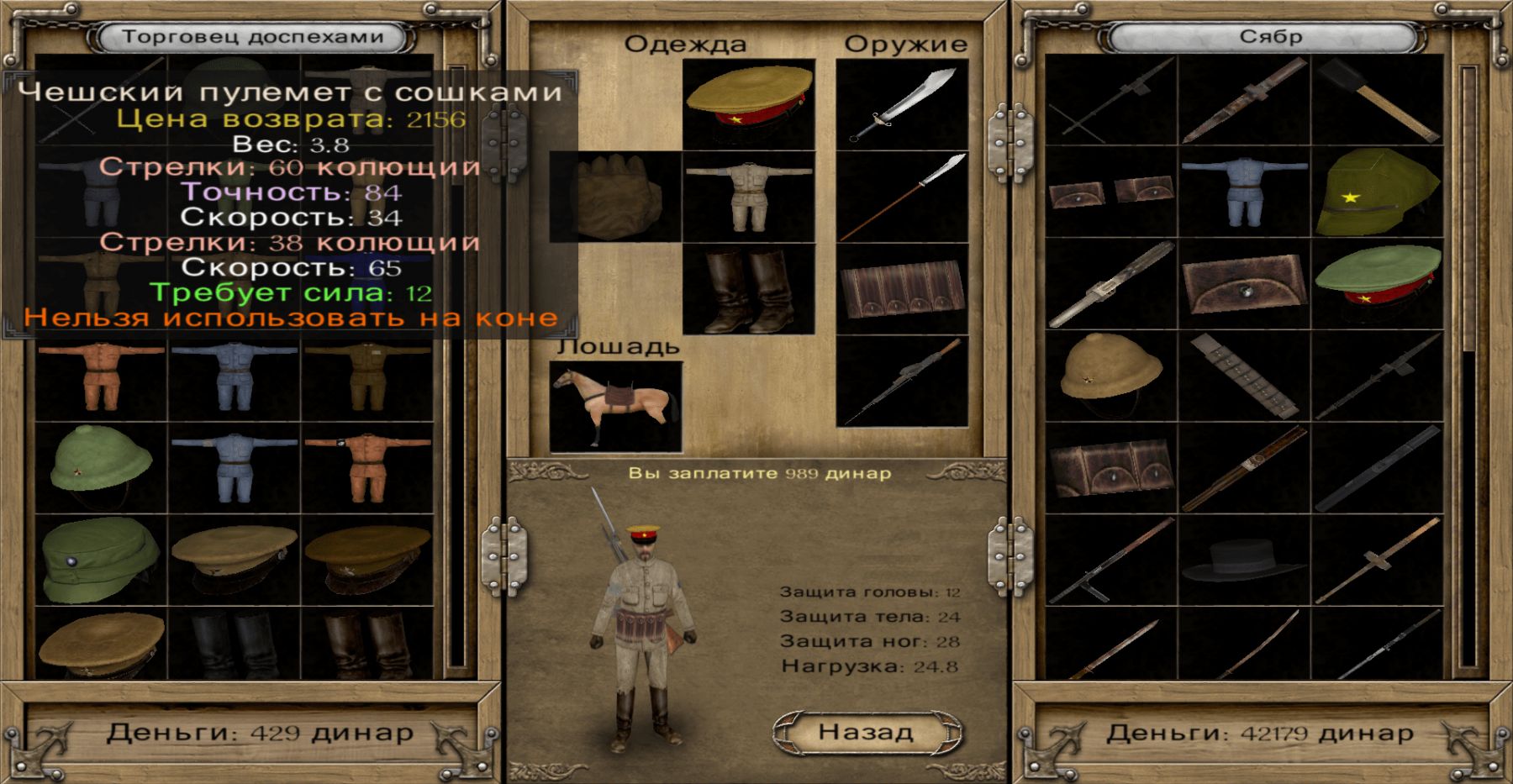Choose the olive cap with yellow star

click(1377, 193)
